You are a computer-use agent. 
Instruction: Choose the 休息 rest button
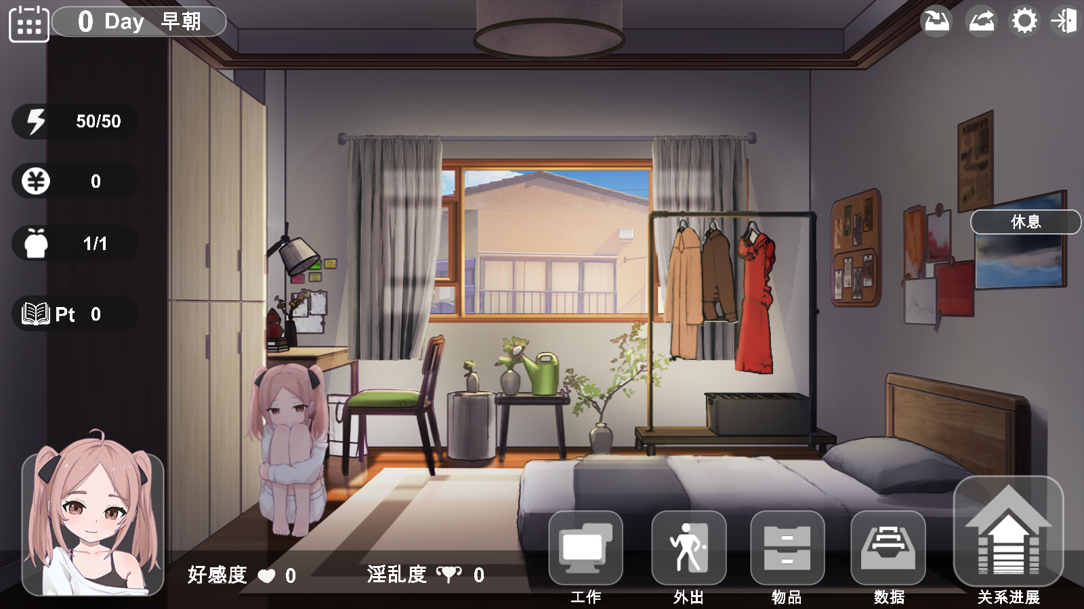pyautogui.click(x=1025, y=222)
